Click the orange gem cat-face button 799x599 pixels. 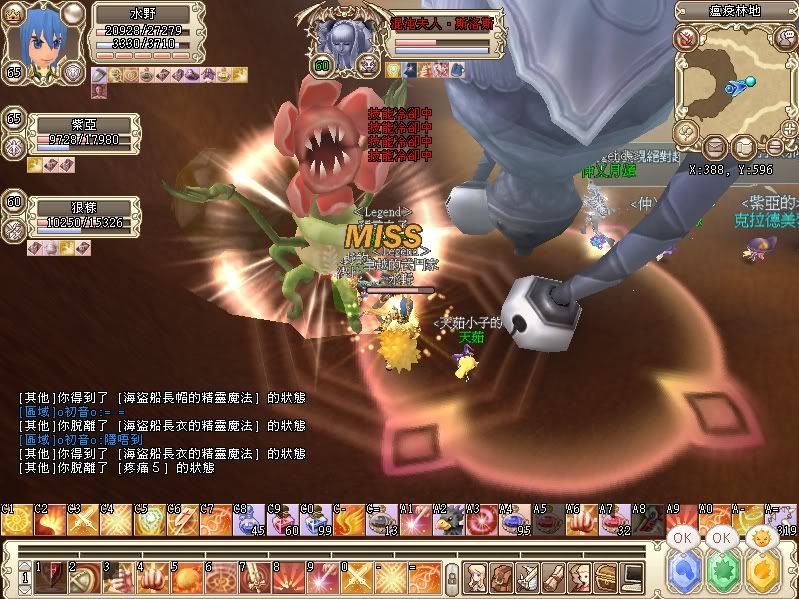[762, 573]
